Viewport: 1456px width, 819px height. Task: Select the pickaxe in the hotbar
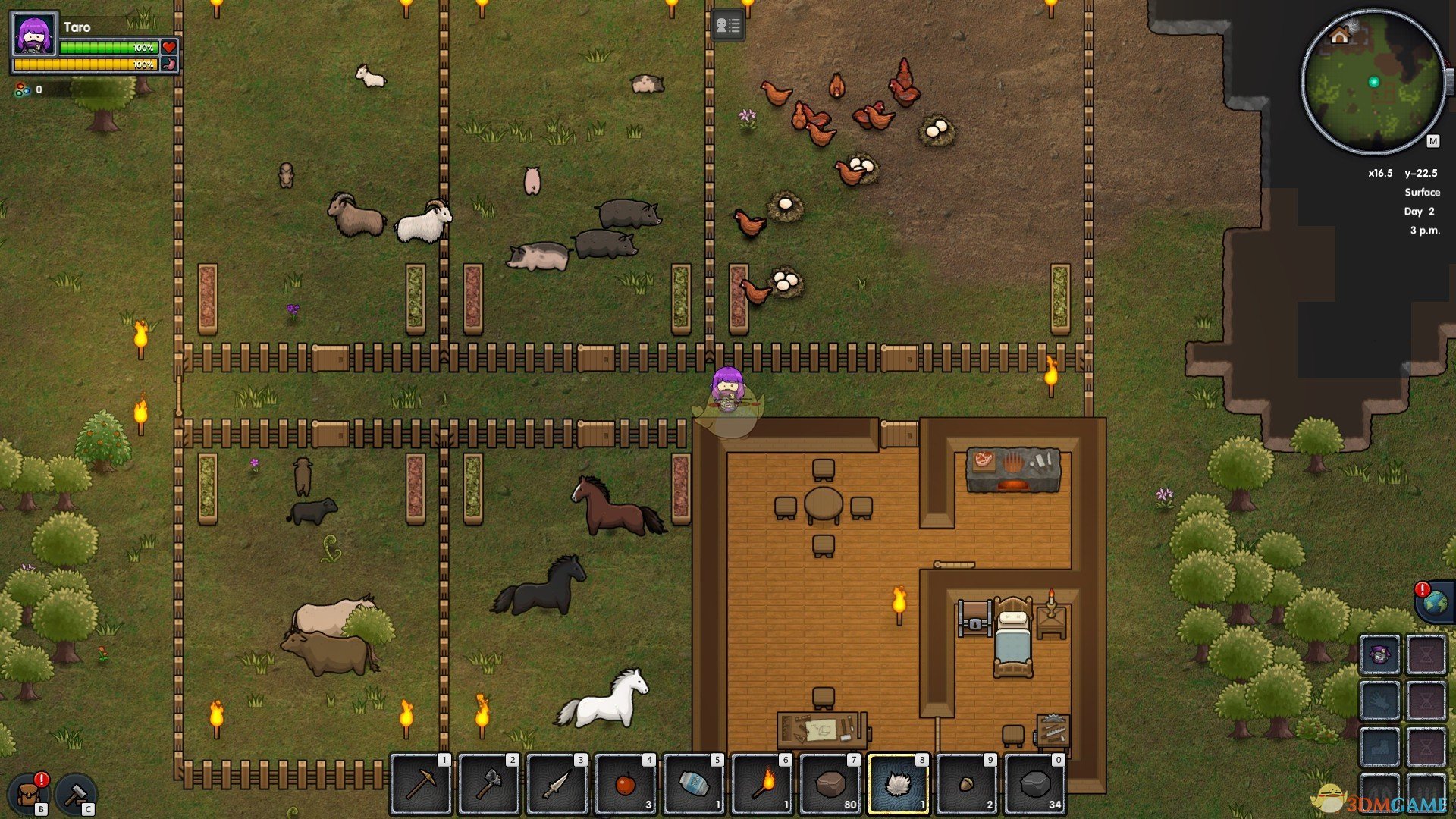point(421,784)
